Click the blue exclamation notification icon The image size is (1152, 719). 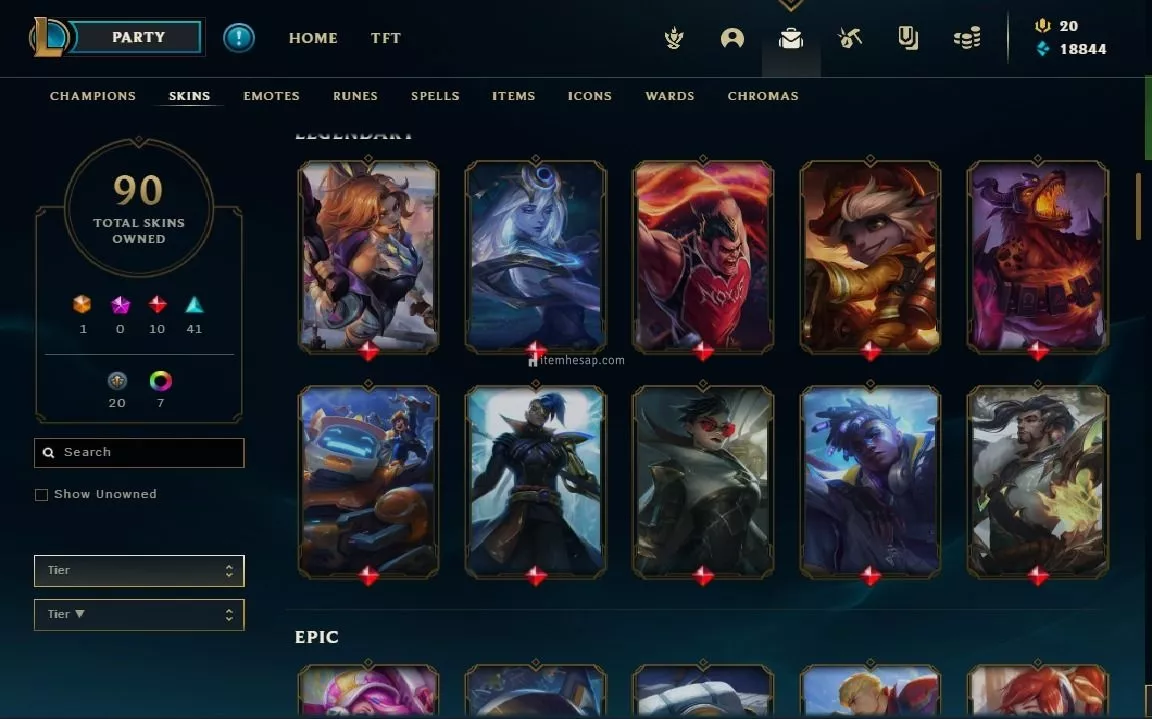pos(239,38)
